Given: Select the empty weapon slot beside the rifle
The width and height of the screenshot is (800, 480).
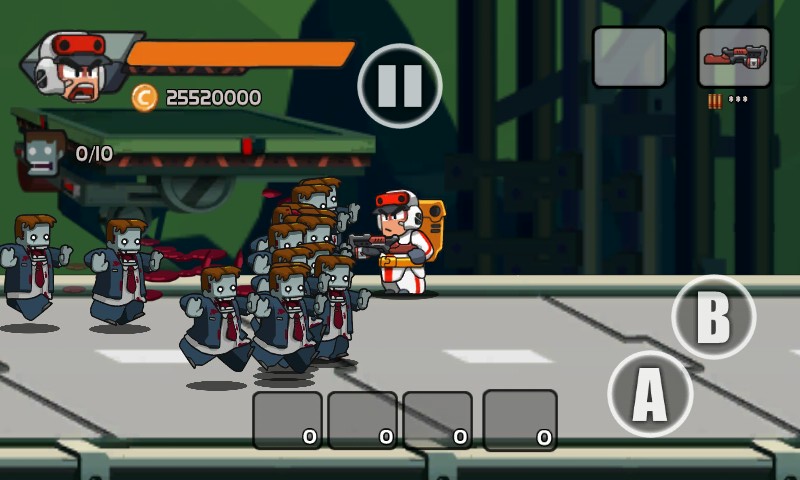Looking at the screenshot, I should click(629, 57).
